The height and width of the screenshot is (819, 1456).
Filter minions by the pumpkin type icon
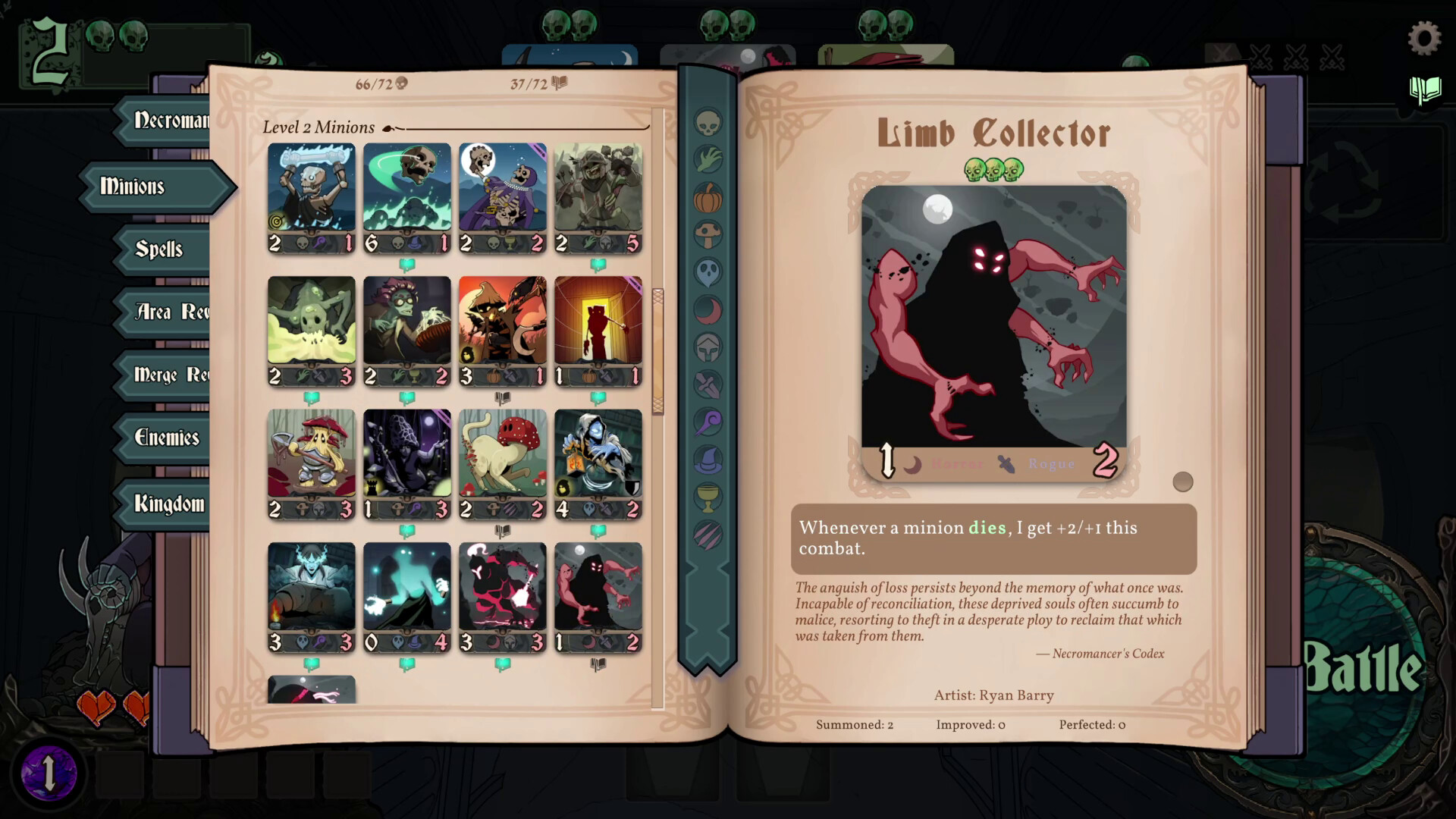[708, 197]
